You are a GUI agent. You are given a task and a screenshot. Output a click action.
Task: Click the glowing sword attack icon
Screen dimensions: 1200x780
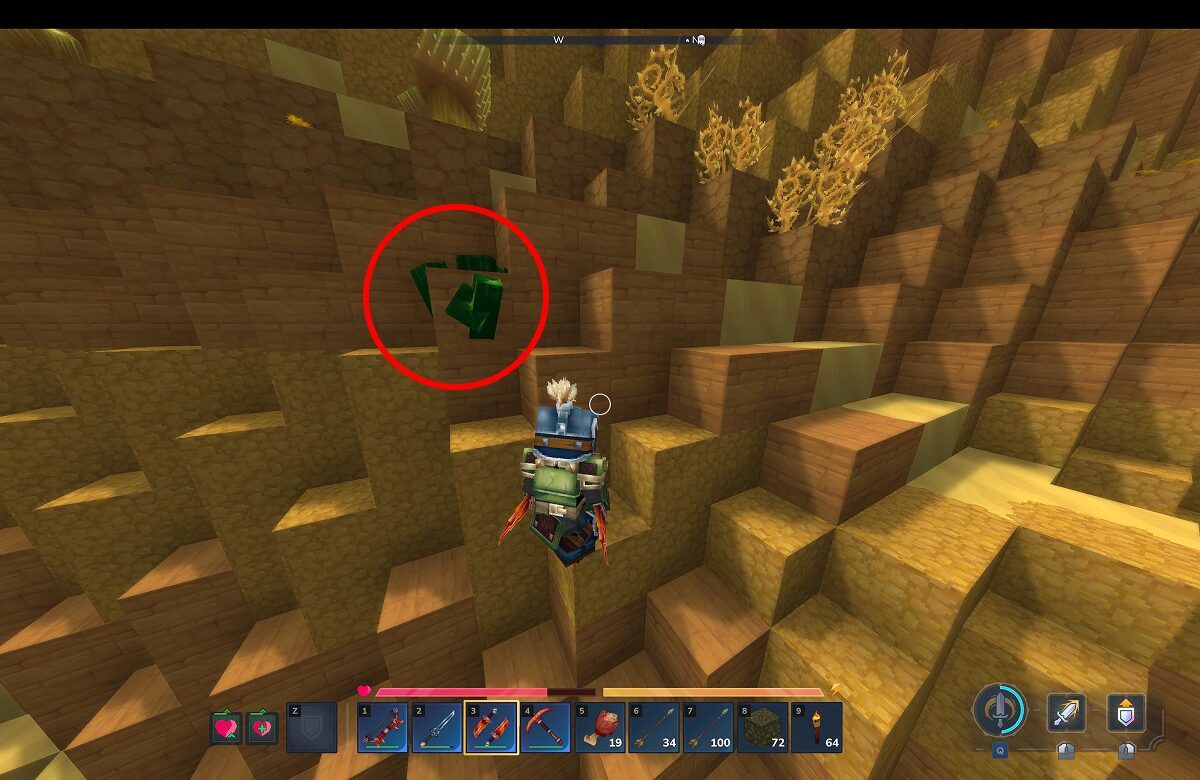pyautogui.click(x=1066, y=713)
